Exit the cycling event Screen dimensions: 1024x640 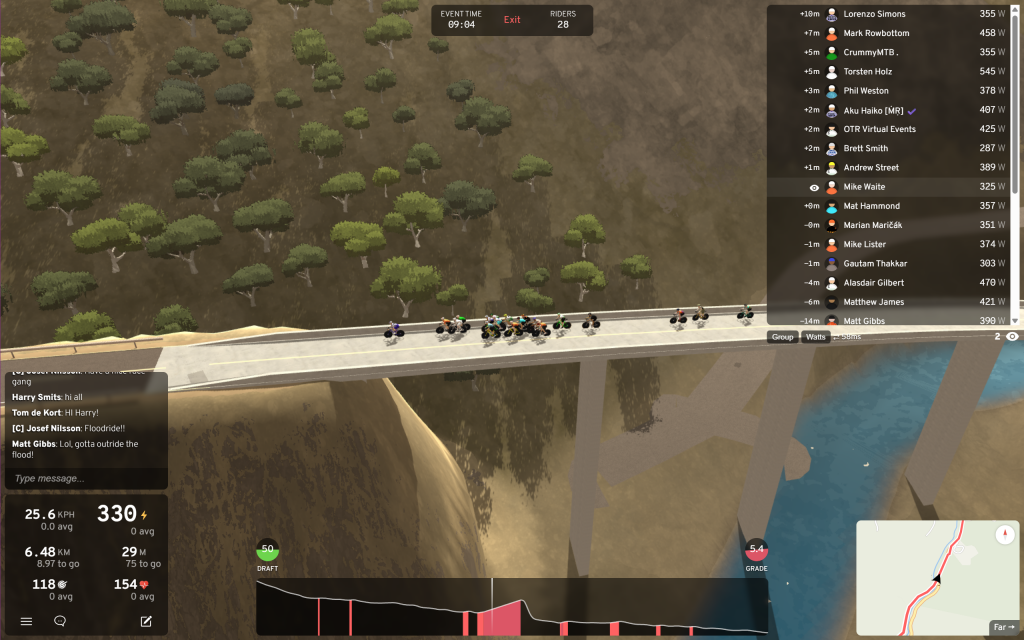click(x=512, y=20)
